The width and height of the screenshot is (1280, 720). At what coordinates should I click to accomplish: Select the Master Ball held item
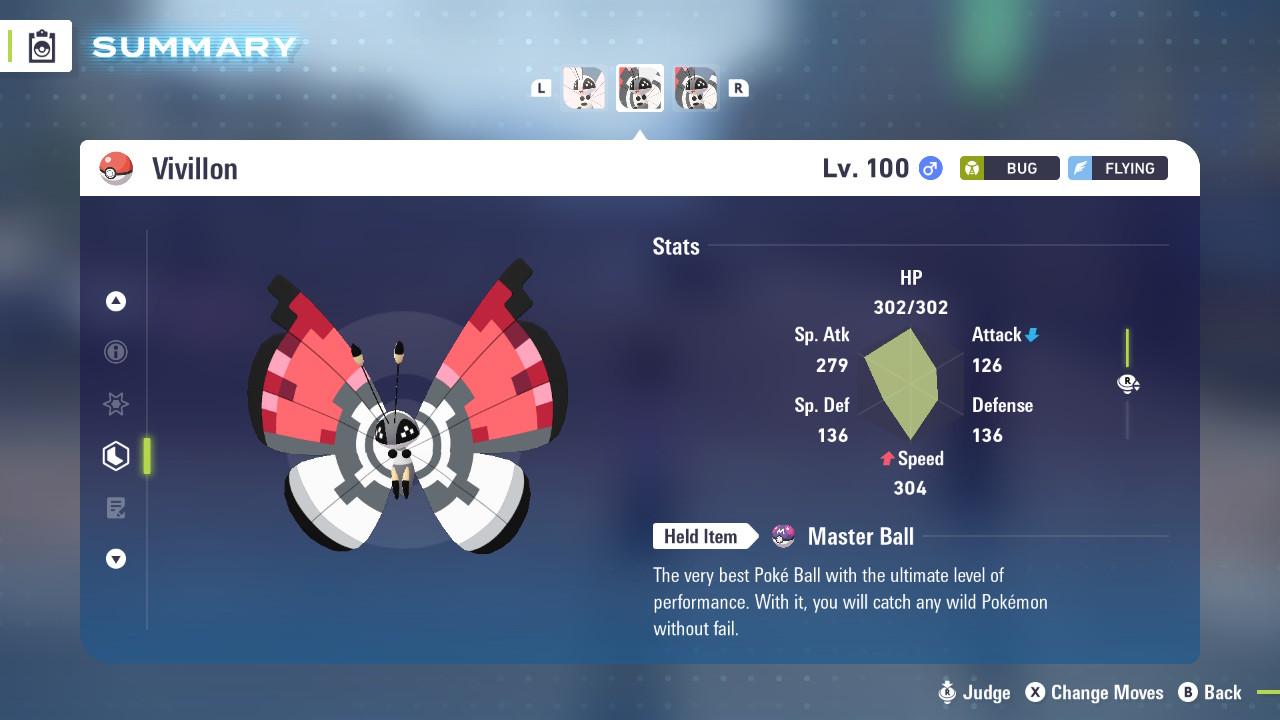click(x=860, y=537)
